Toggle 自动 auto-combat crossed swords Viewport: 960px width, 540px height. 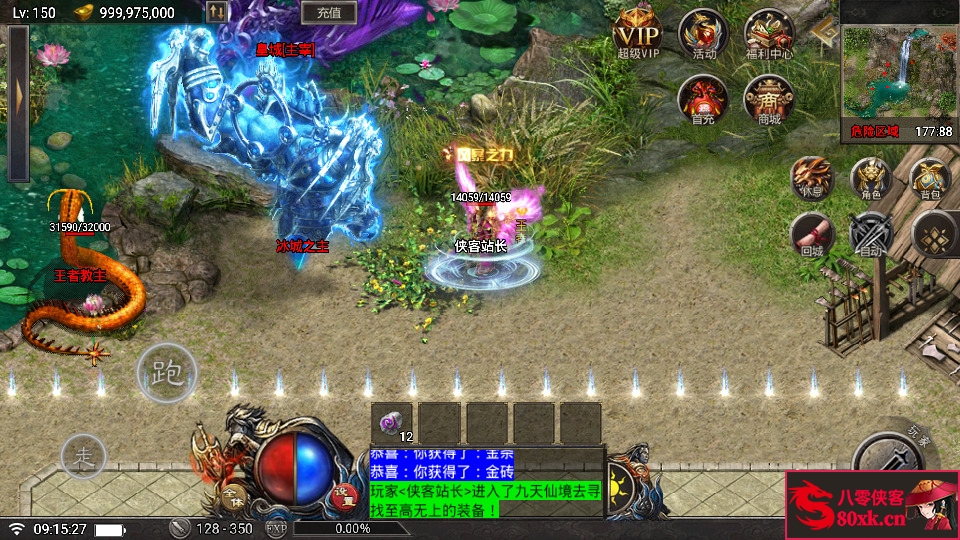[x=870, y=236]
